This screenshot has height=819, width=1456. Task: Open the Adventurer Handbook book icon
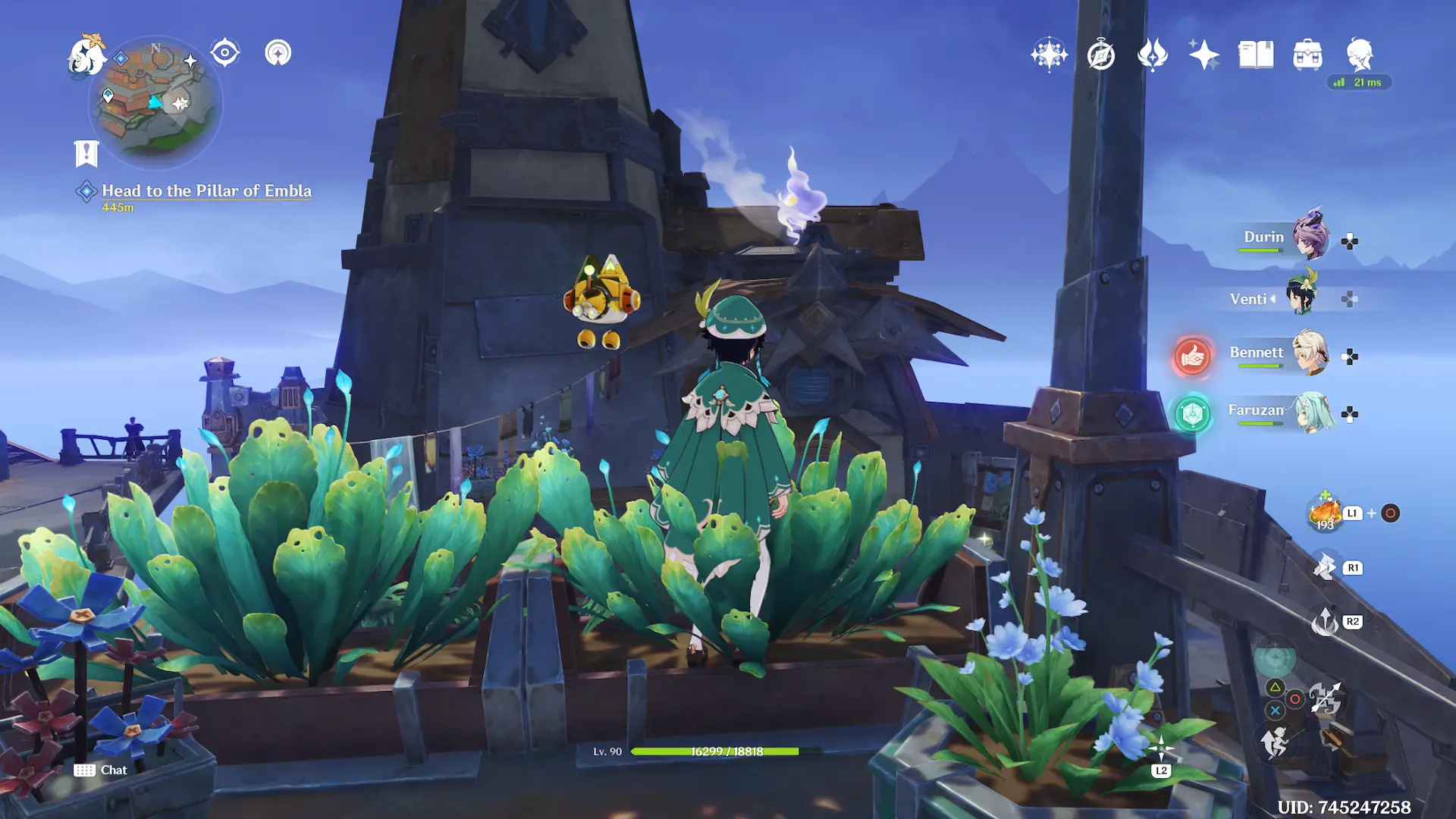pos(1256,55)
